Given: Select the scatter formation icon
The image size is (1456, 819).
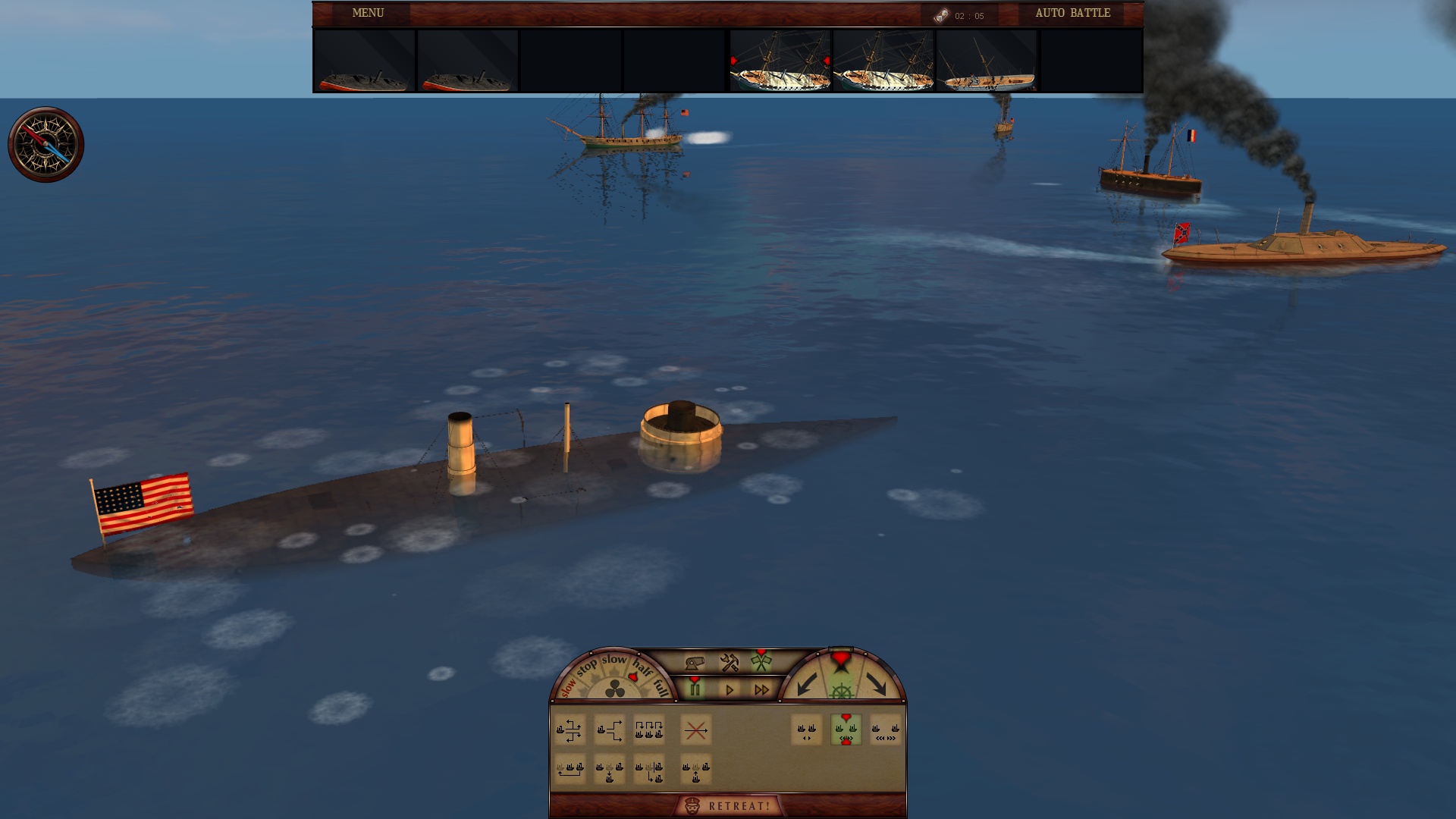Looking at the screenshot, I should (570, 730).
